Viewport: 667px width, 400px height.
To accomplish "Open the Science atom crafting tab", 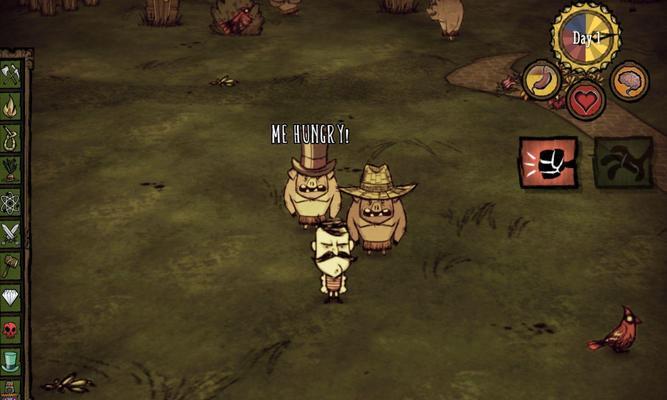I will [11, 201].
